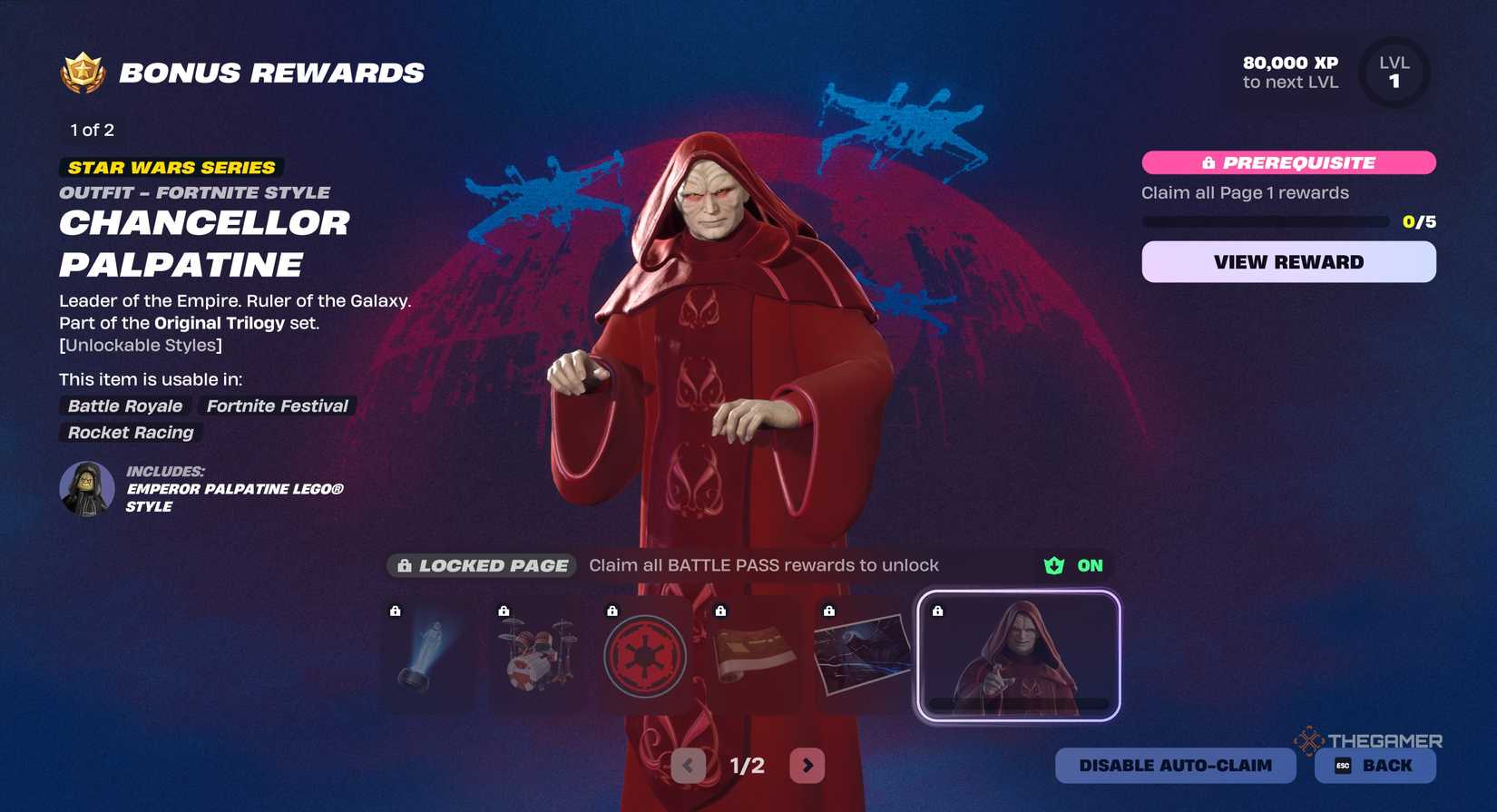This screenshot has width=1497, height=812.
Task: Expand the Unlockable Styles link
Action: coord(140,346)
